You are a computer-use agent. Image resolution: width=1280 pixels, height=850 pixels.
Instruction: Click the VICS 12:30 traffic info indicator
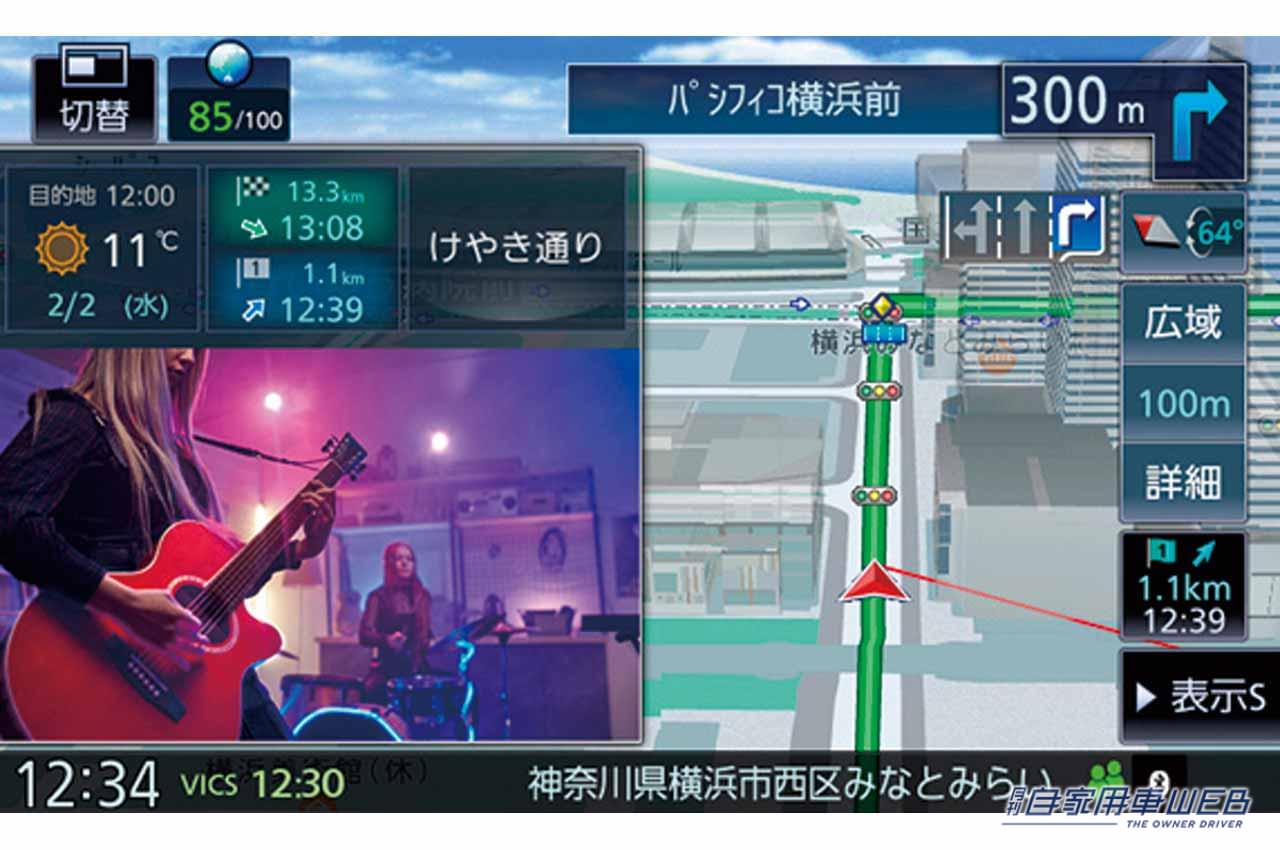click(x=262, y=782)
